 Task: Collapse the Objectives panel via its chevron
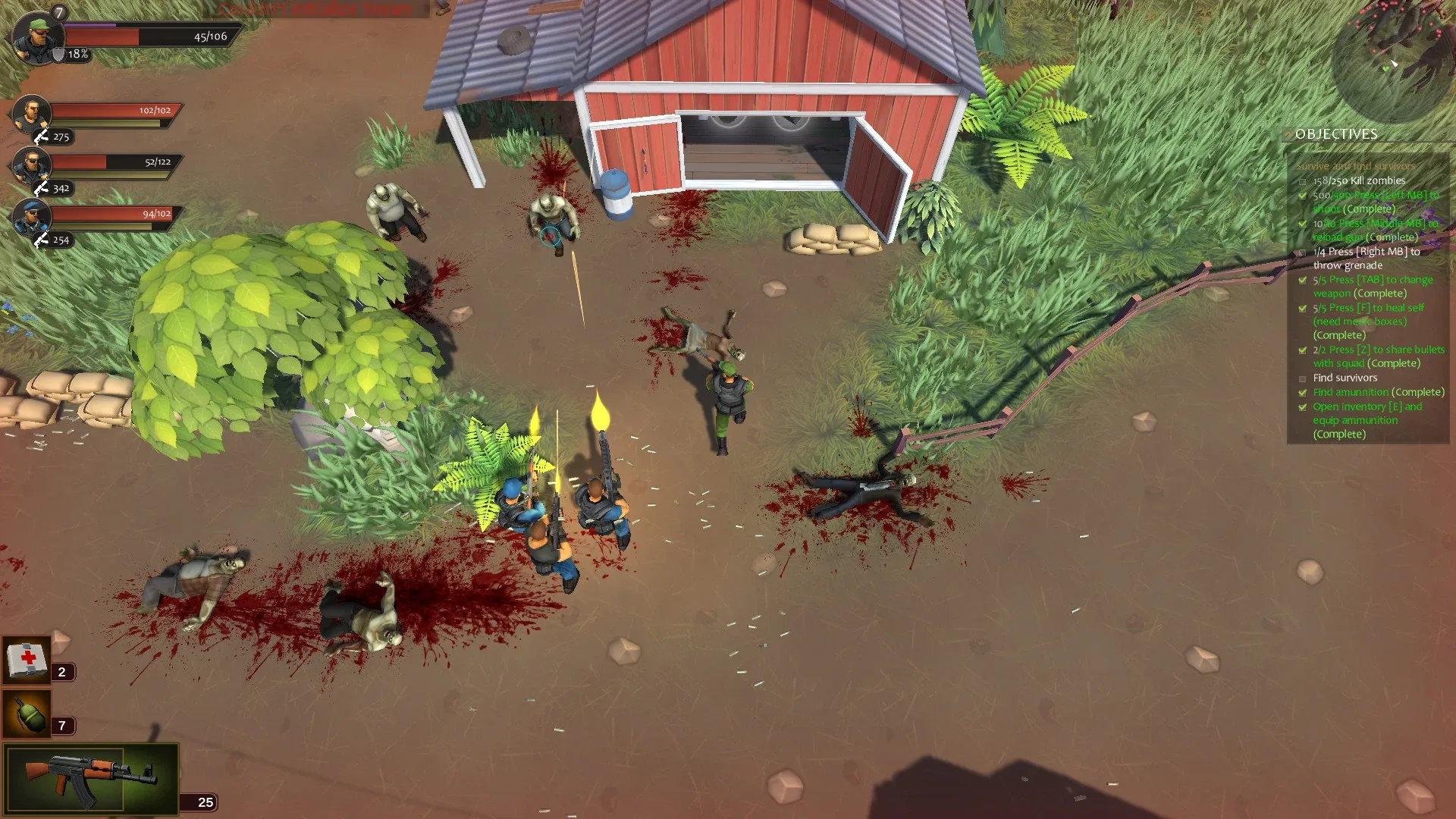pyautogui.click(x=1288, y=134)
